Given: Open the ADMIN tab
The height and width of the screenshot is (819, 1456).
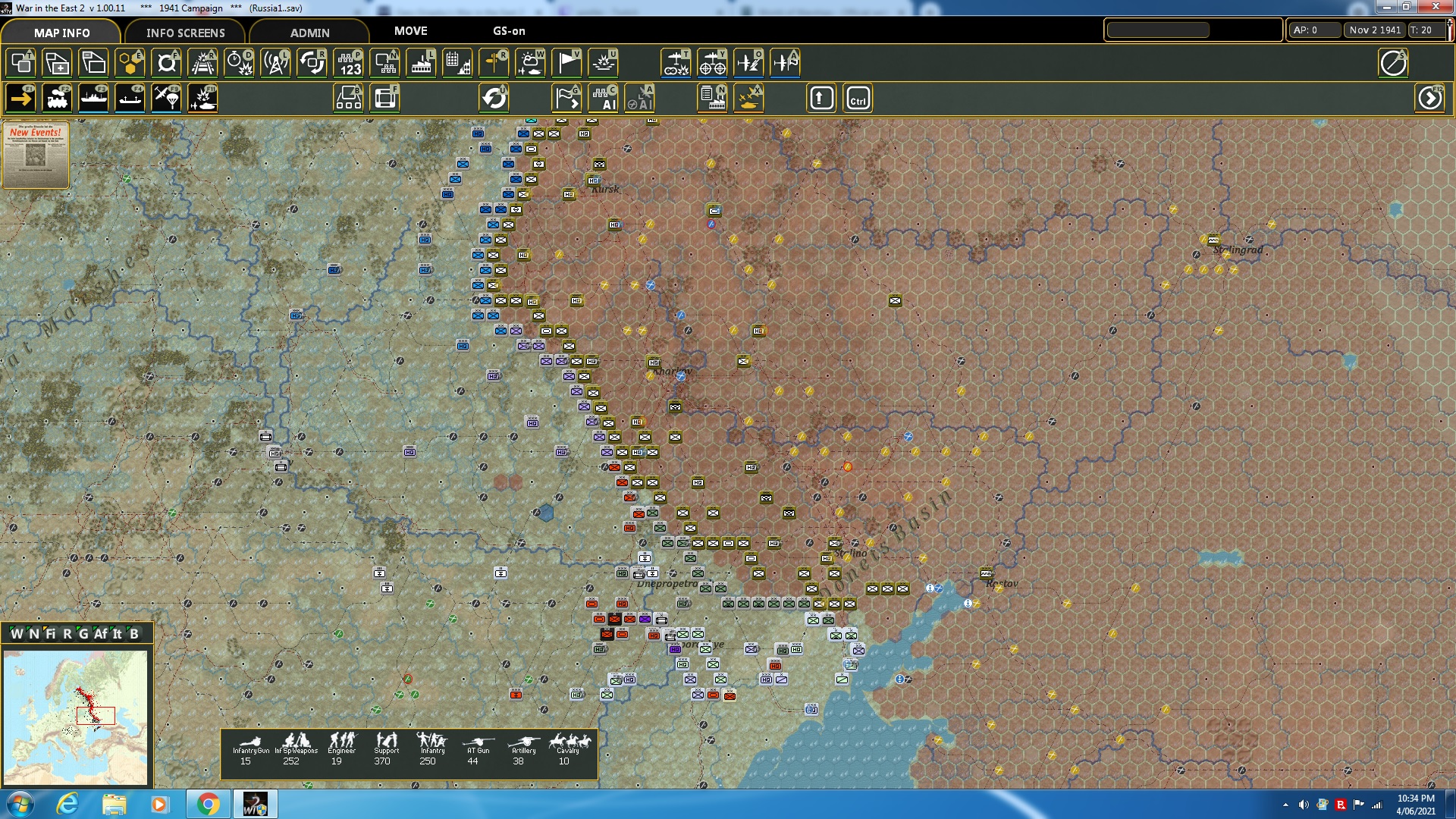Looking at the screenshot, I should click(x=309, y=33).
